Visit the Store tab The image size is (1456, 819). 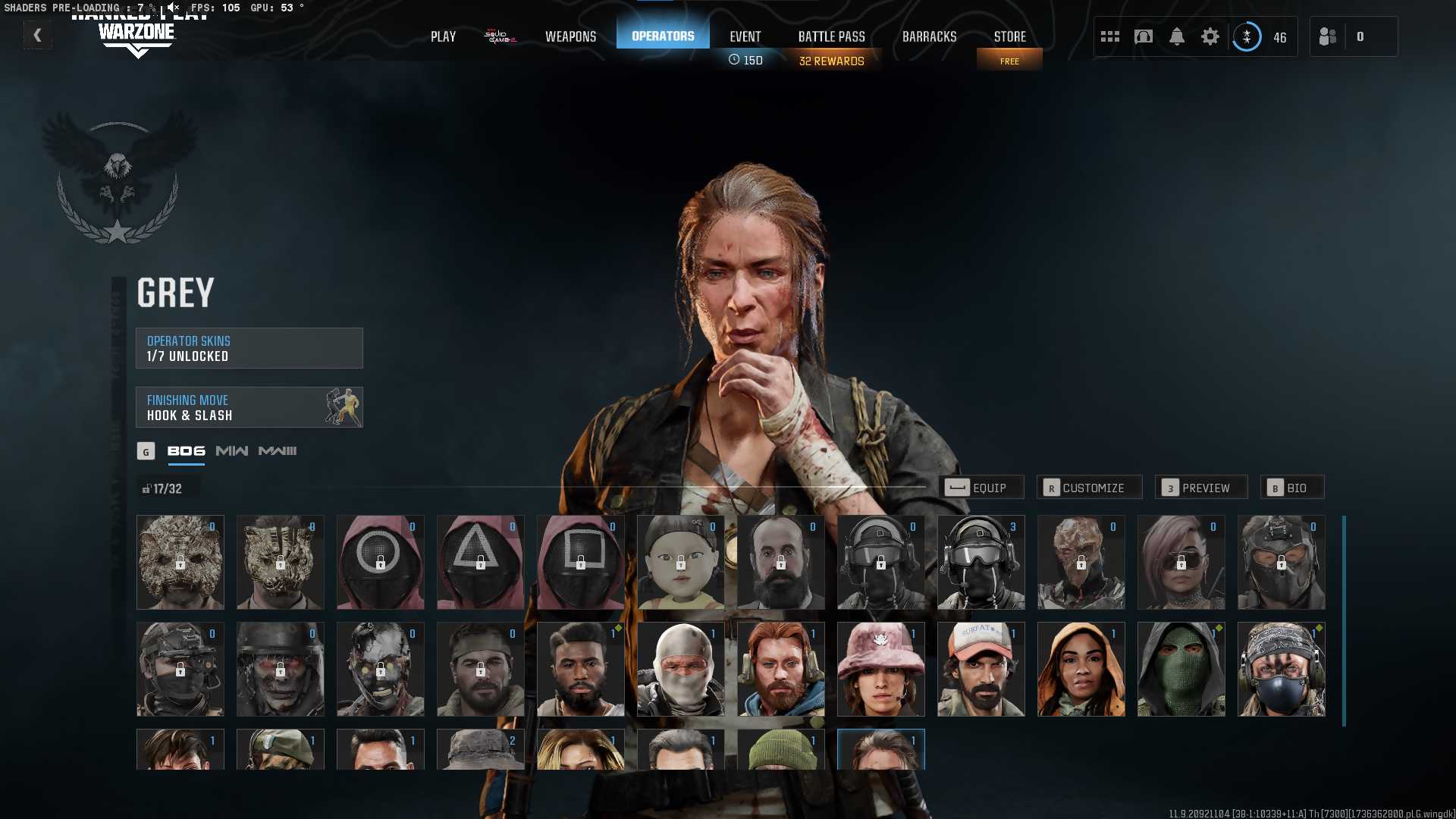[x=1009, y=36]
